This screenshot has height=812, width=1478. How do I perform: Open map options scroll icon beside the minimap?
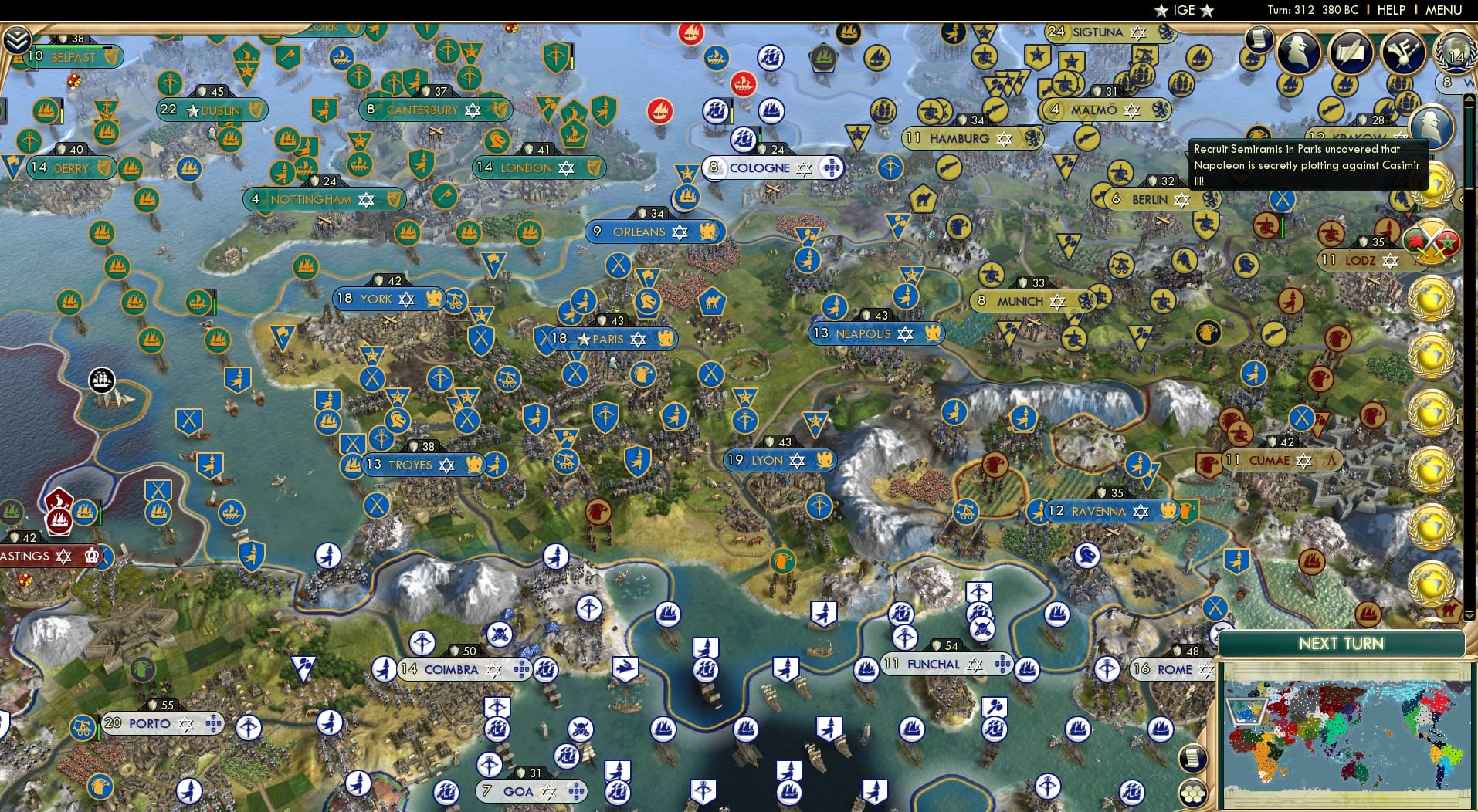point(1194,757)
